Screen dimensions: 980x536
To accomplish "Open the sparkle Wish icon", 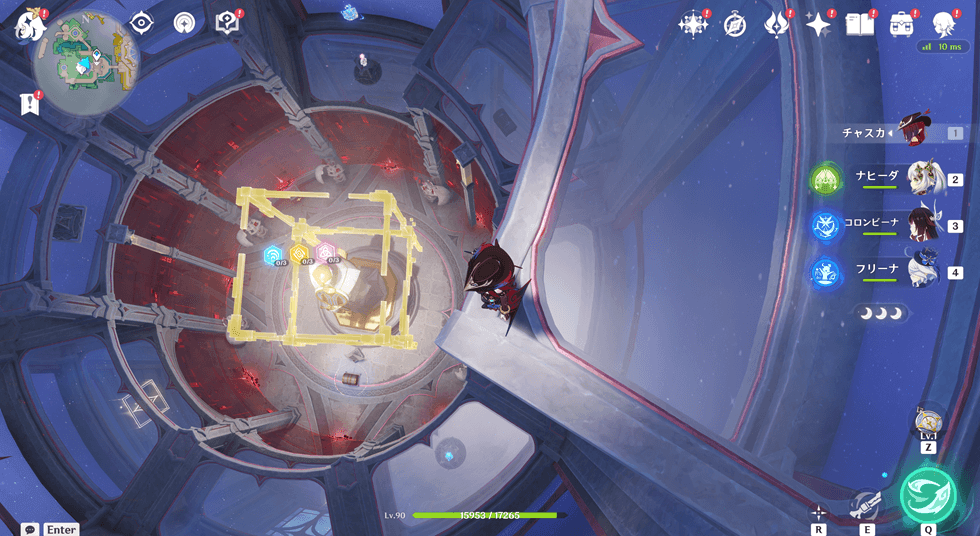I will [x=818, y=24].
